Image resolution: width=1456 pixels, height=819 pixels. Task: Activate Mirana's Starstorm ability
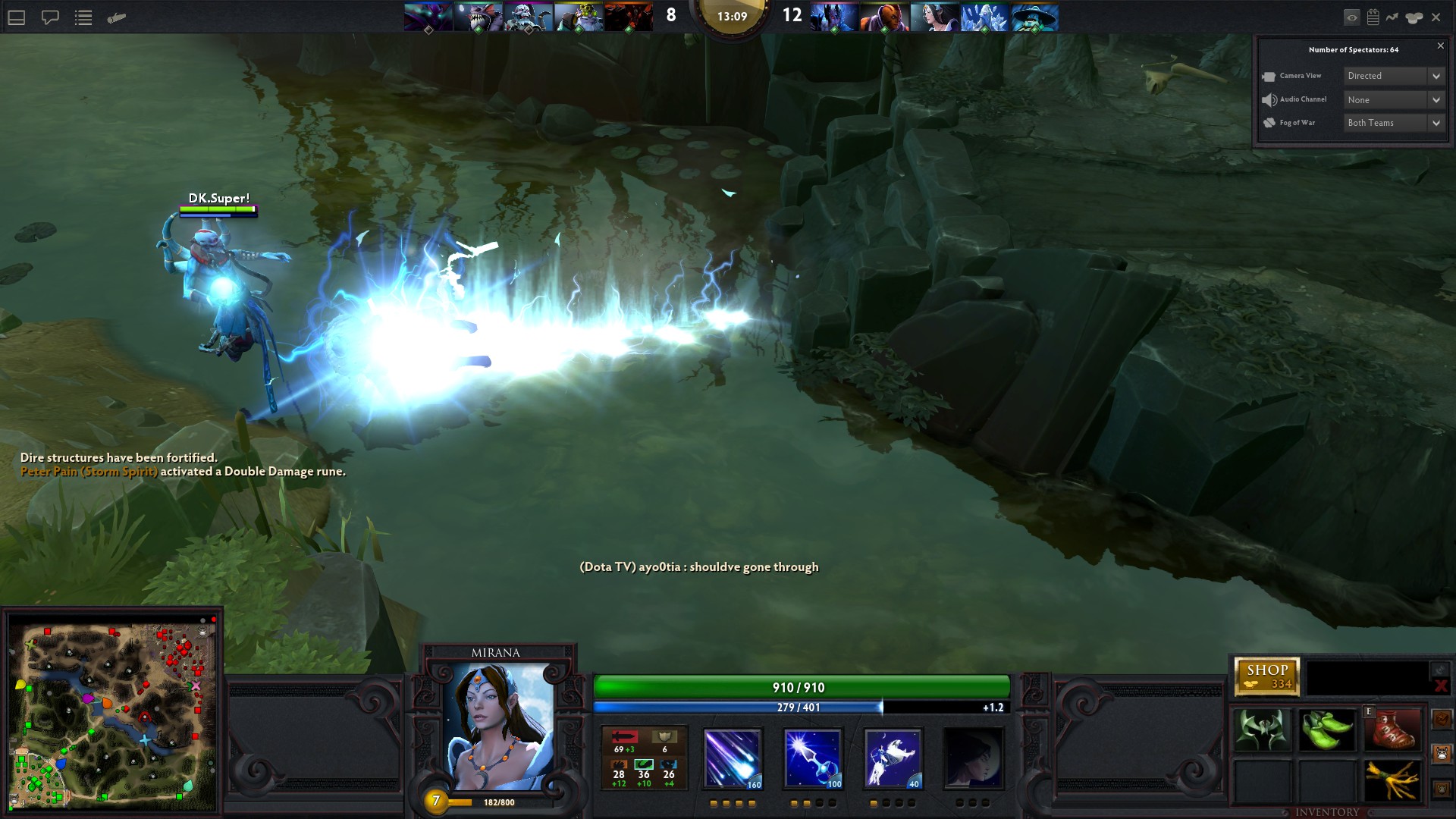732,758
